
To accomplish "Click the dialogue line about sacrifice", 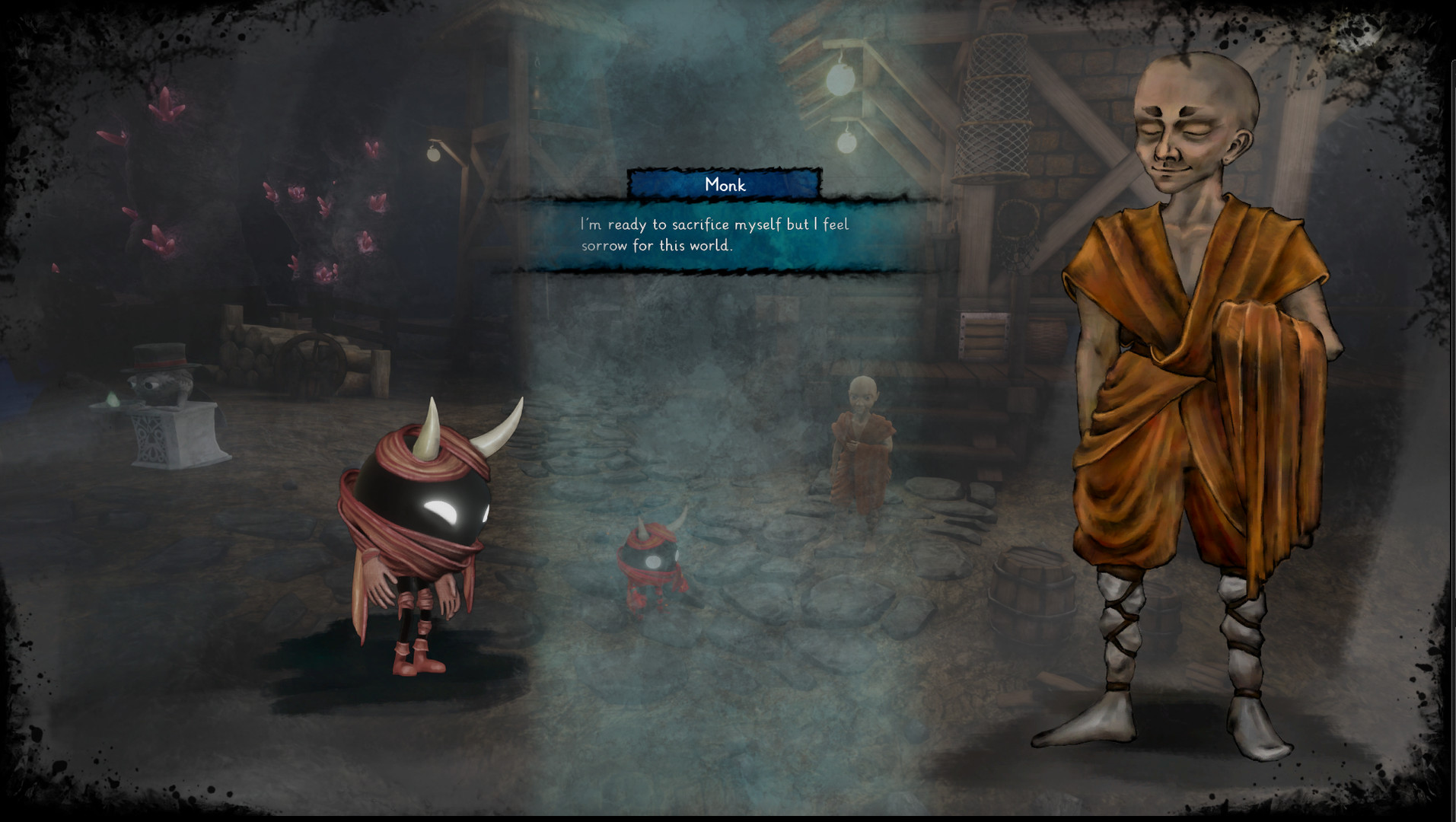I will pos(715,225).
